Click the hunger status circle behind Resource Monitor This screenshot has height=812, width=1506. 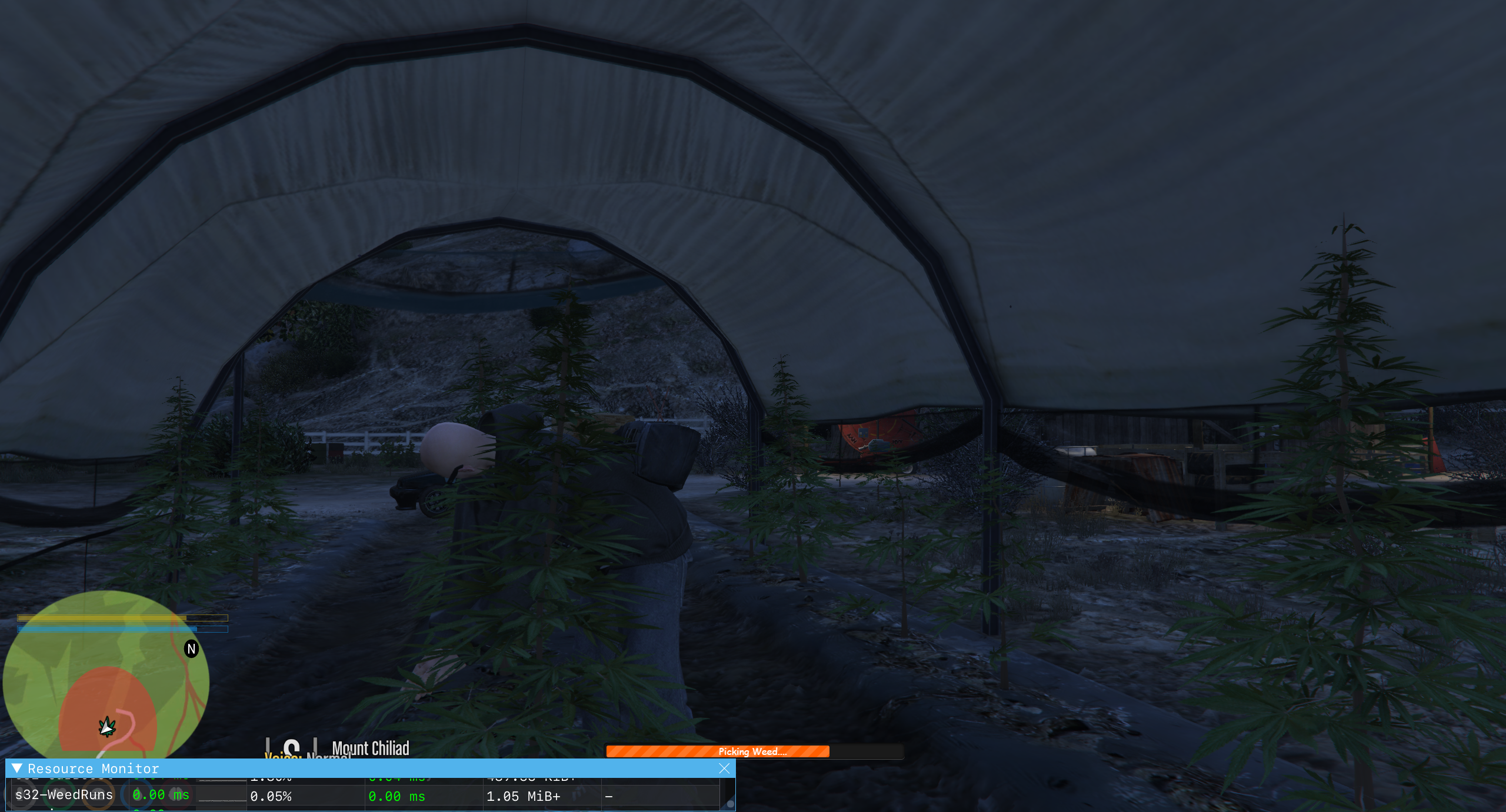tap(99, 795)
